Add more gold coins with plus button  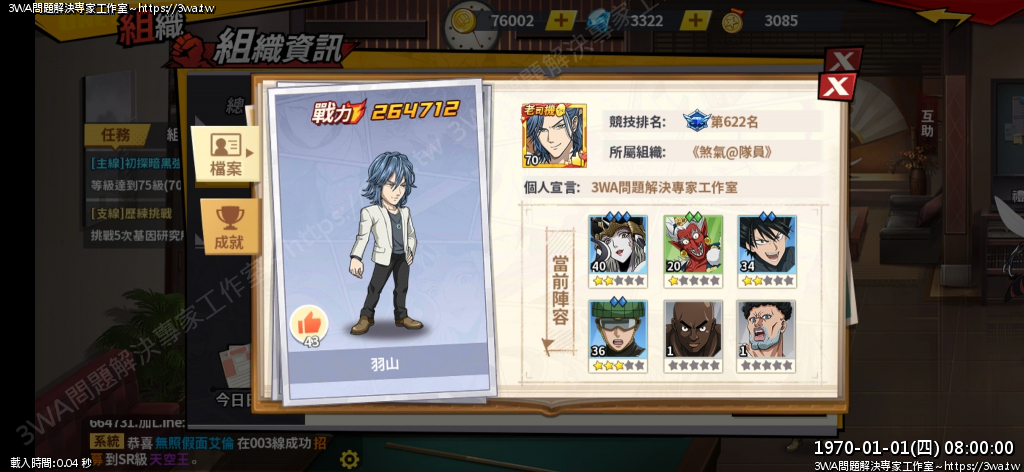(x=561, y=20)
